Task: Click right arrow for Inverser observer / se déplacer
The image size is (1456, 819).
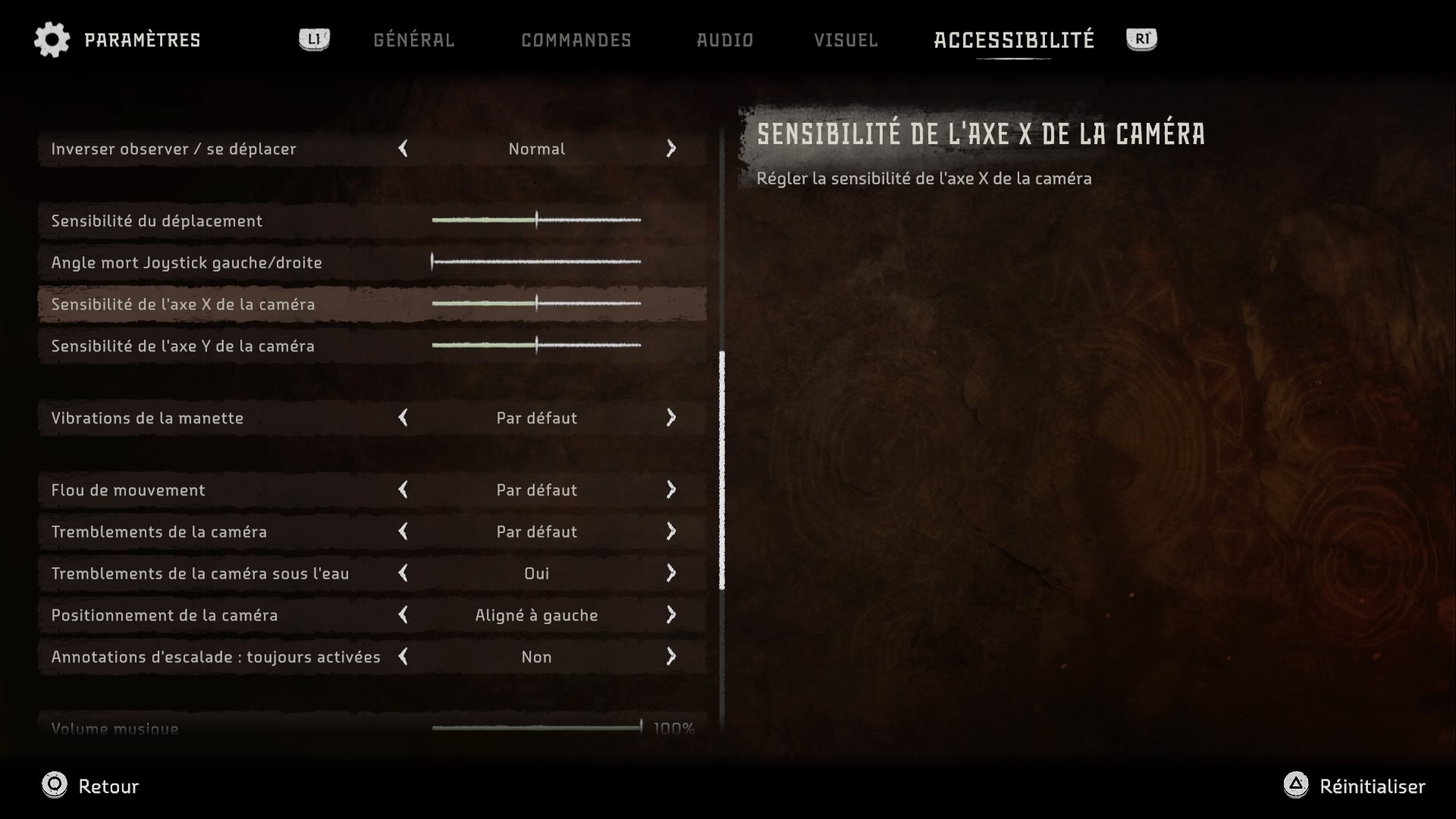Action: pyautogui.click(x=670, y=149)
